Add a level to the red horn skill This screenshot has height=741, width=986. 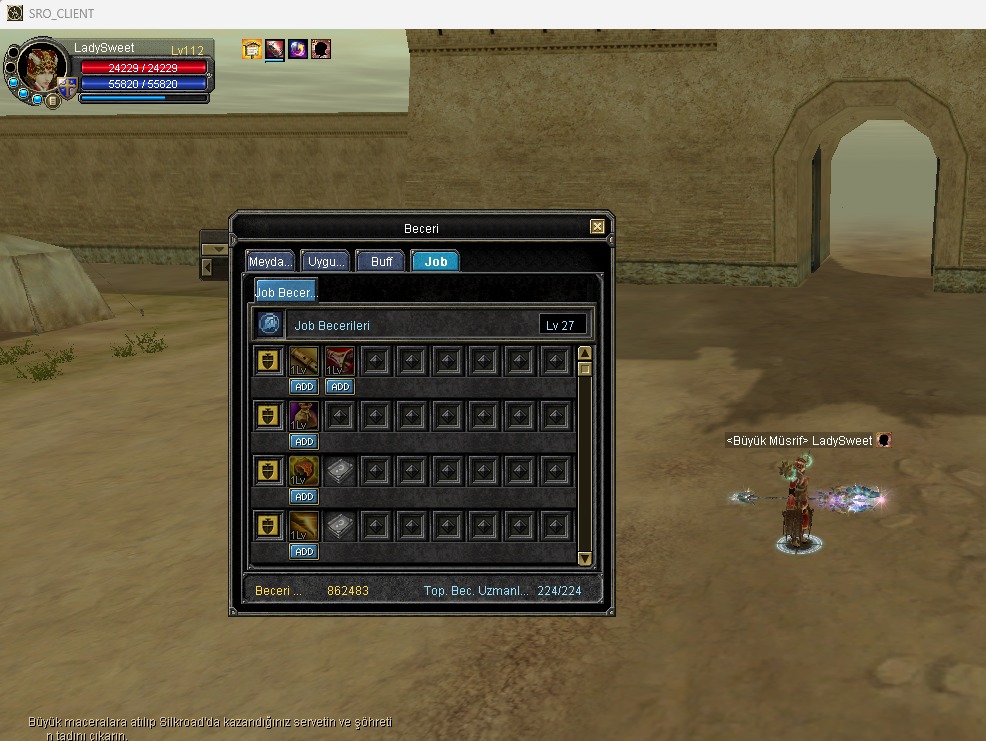click(x=340, y=386)
